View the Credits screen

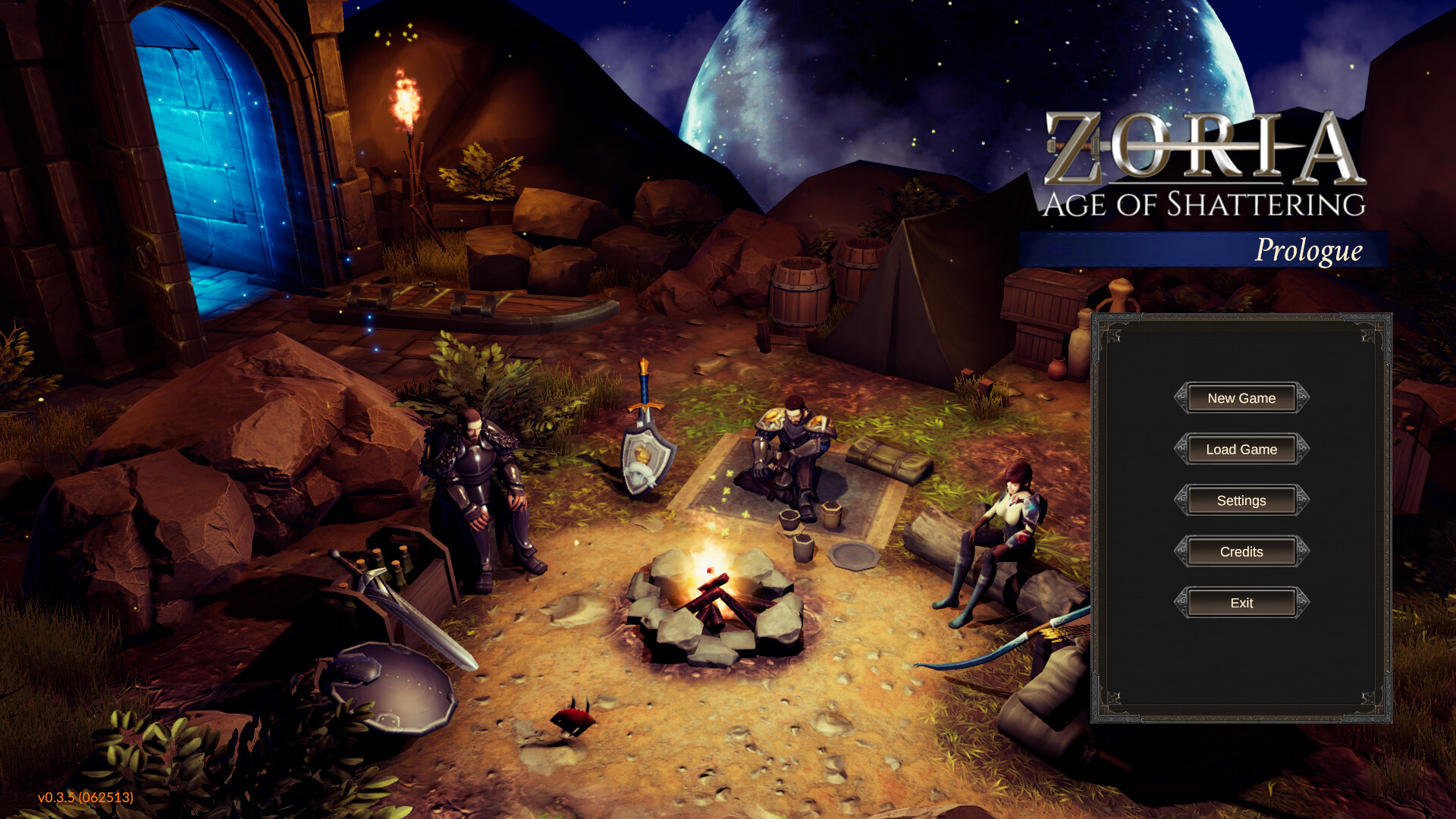(1241, 551)
